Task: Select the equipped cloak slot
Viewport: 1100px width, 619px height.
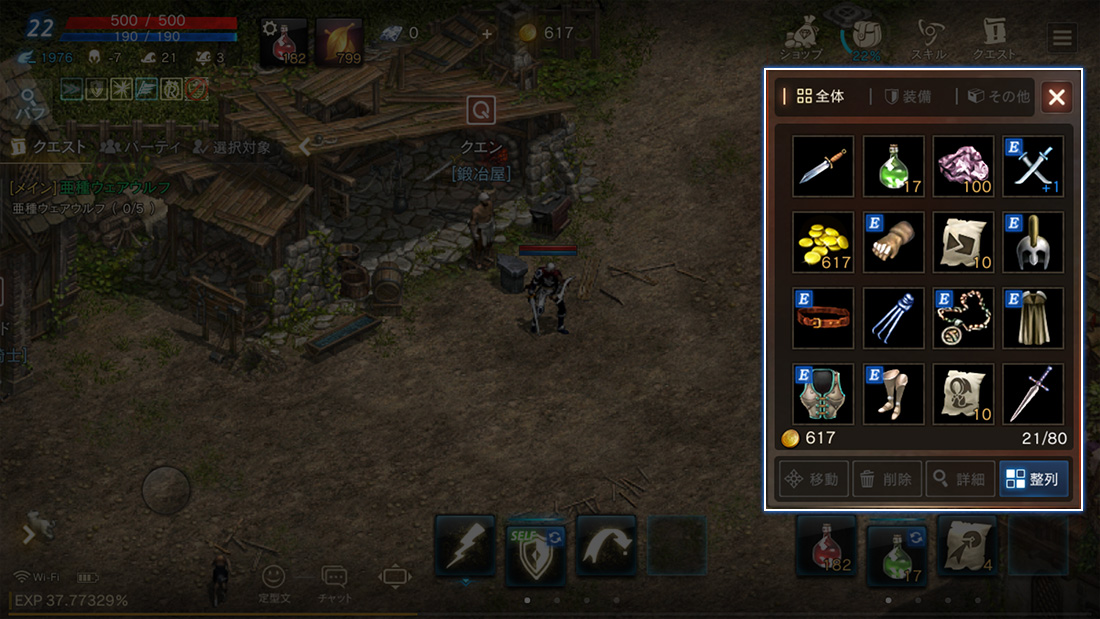Action: (1033, 318)
